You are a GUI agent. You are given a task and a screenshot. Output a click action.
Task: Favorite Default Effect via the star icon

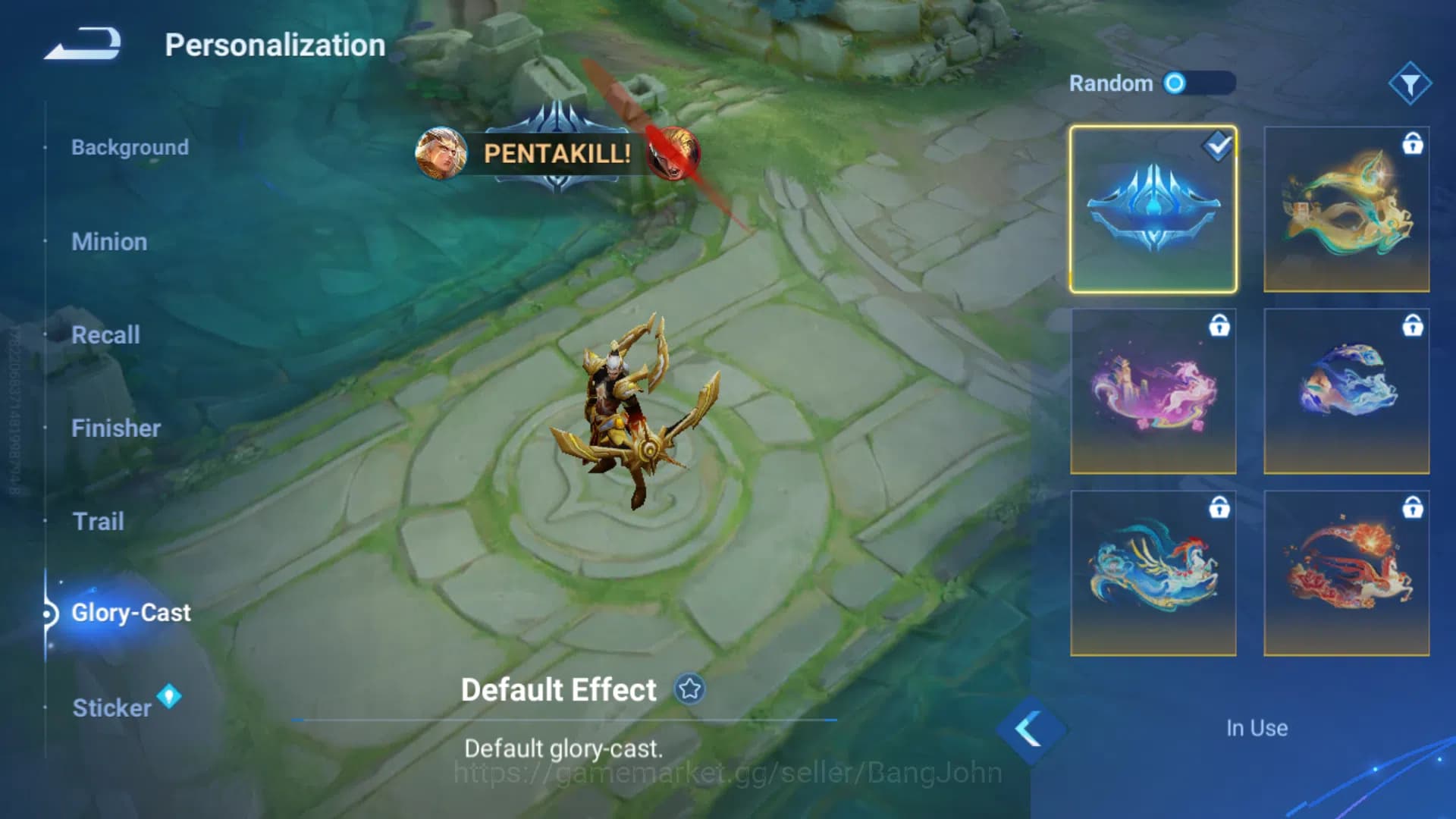click(x=689, y=690)
